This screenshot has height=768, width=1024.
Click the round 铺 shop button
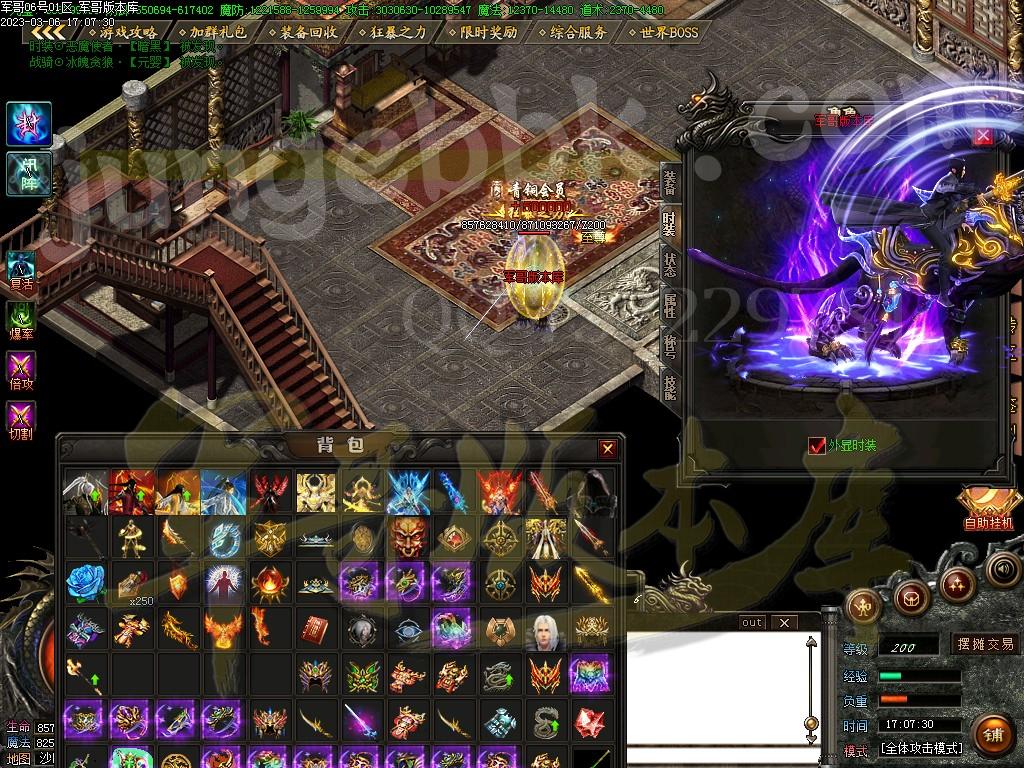[x=991, y=735]
